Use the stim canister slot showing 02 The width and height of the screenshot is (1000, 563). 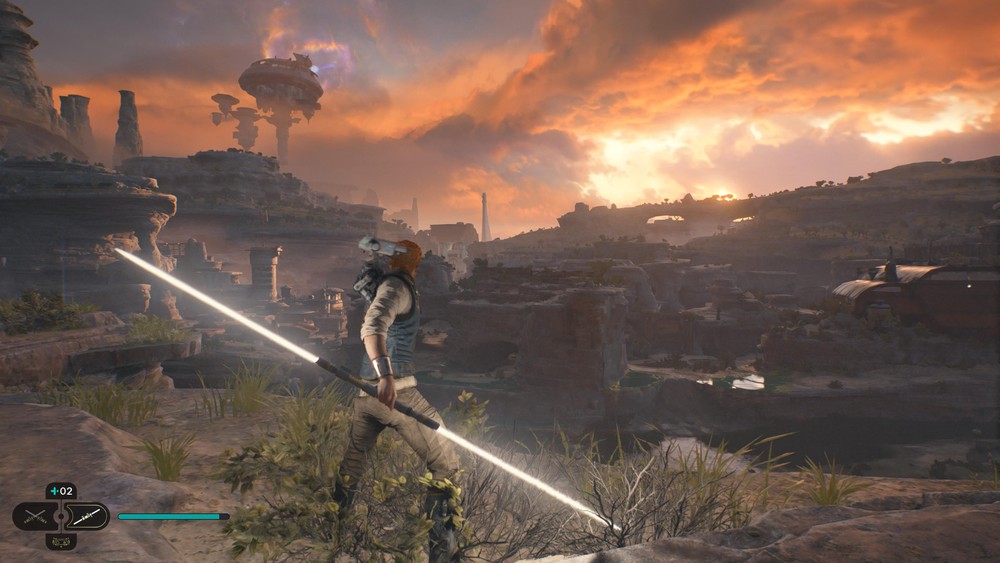point(61,492)
